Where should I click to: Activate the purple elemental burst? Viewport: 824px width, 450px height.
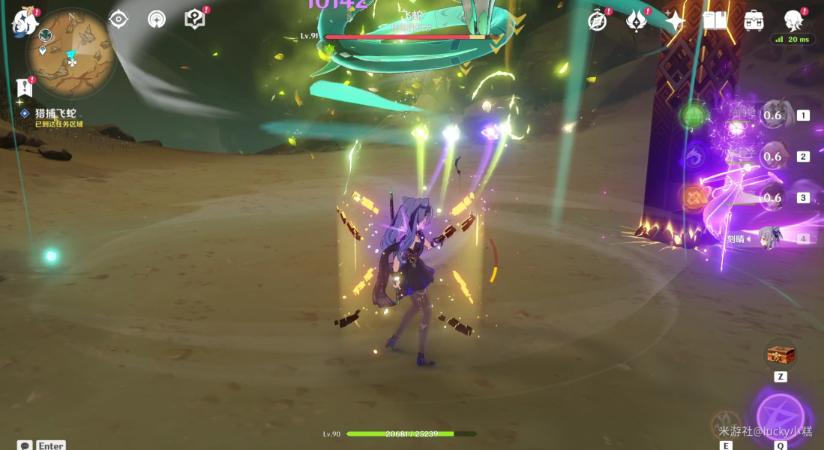pyautogui.click(x=780, y=412)
